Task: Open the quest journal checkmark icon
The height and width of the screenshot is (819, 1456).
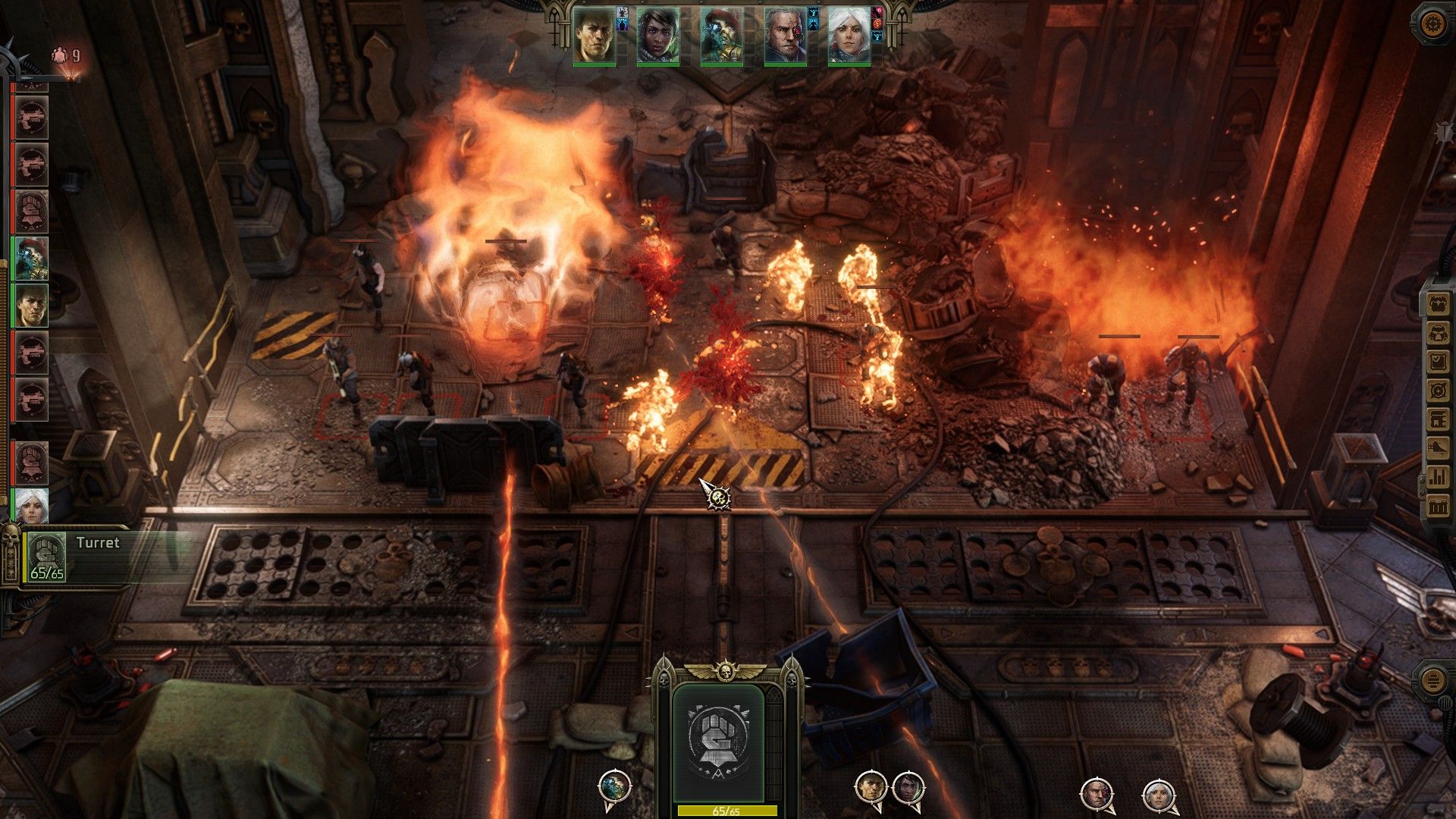Action: (x=1438, y=361)
